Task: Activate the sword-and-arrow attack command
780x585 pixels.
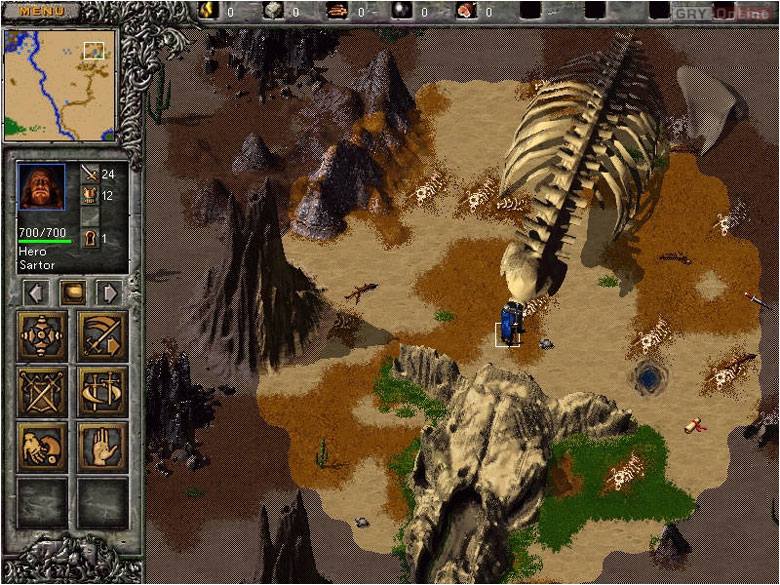Action: coord(103,336)
